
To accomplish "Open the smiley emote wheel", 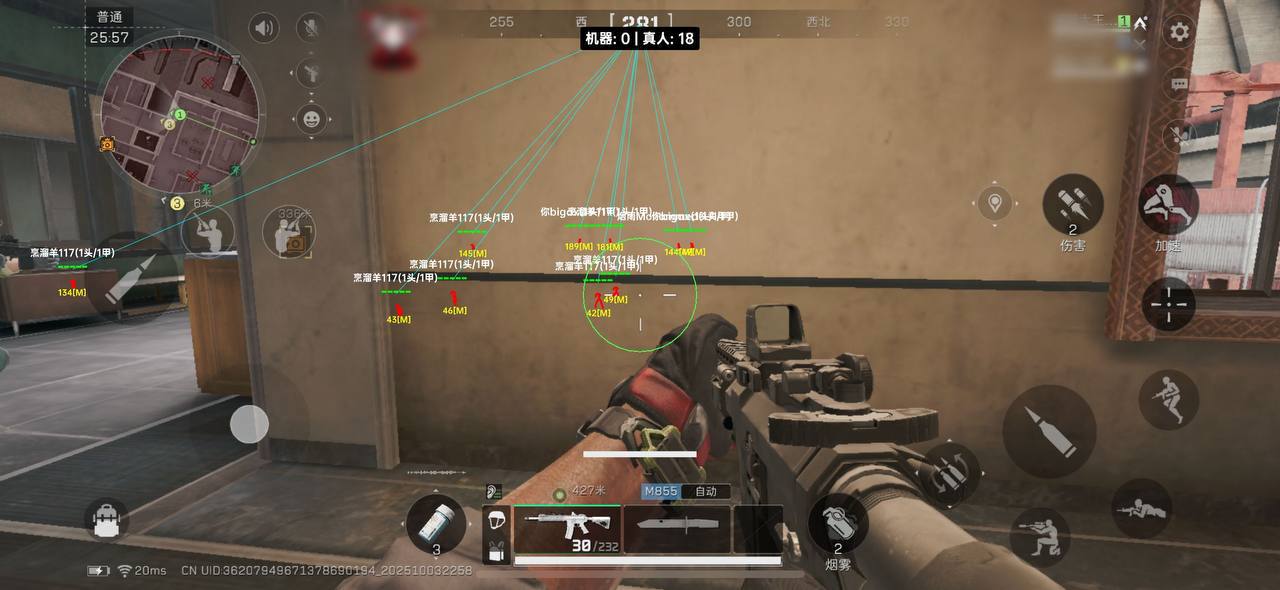I will pos(312,120).
